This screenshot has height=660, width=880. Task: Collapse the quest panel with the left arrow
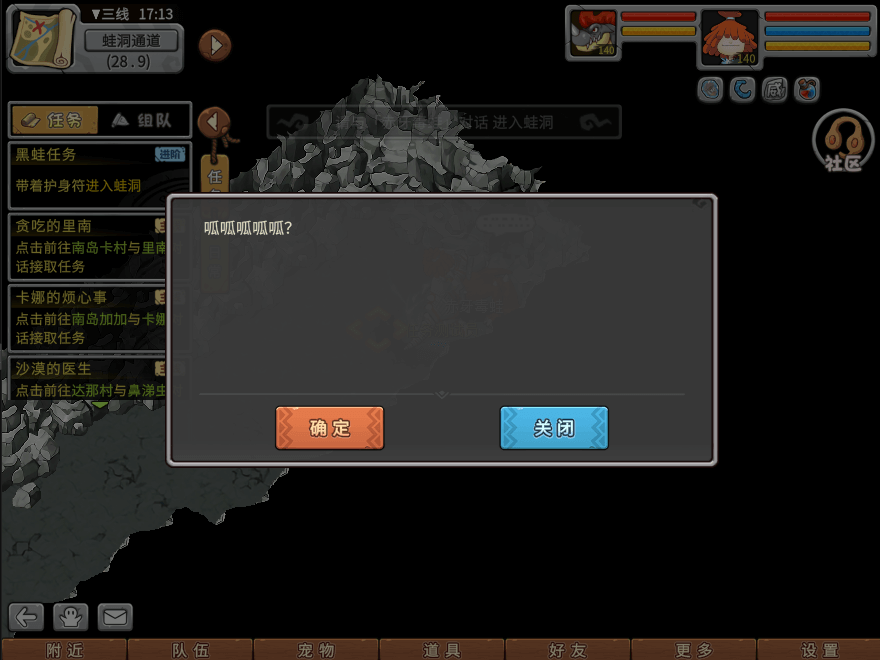click(x=213, y=122)
